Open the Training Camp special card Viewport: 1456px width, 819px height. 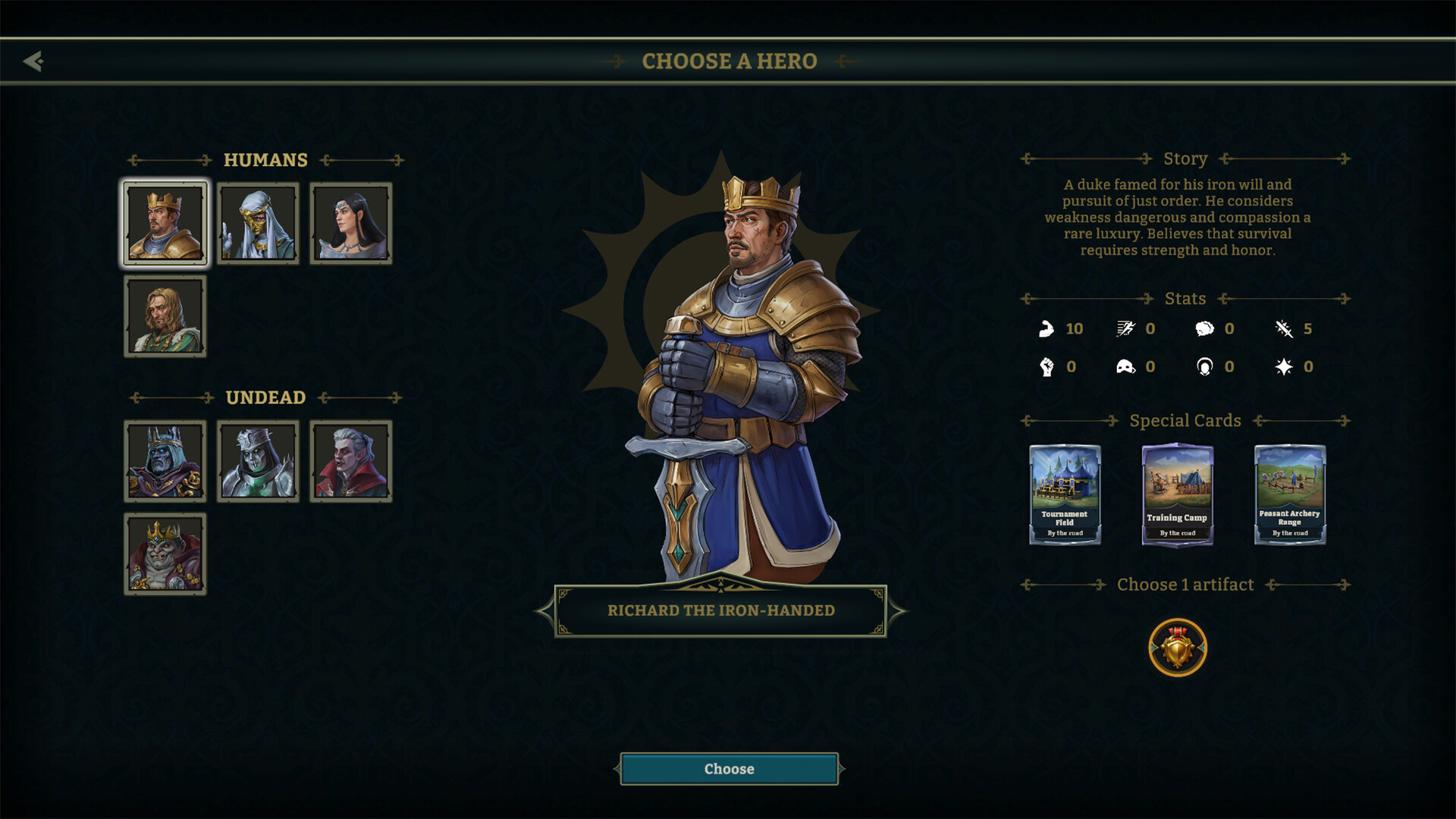(1177, 494)
